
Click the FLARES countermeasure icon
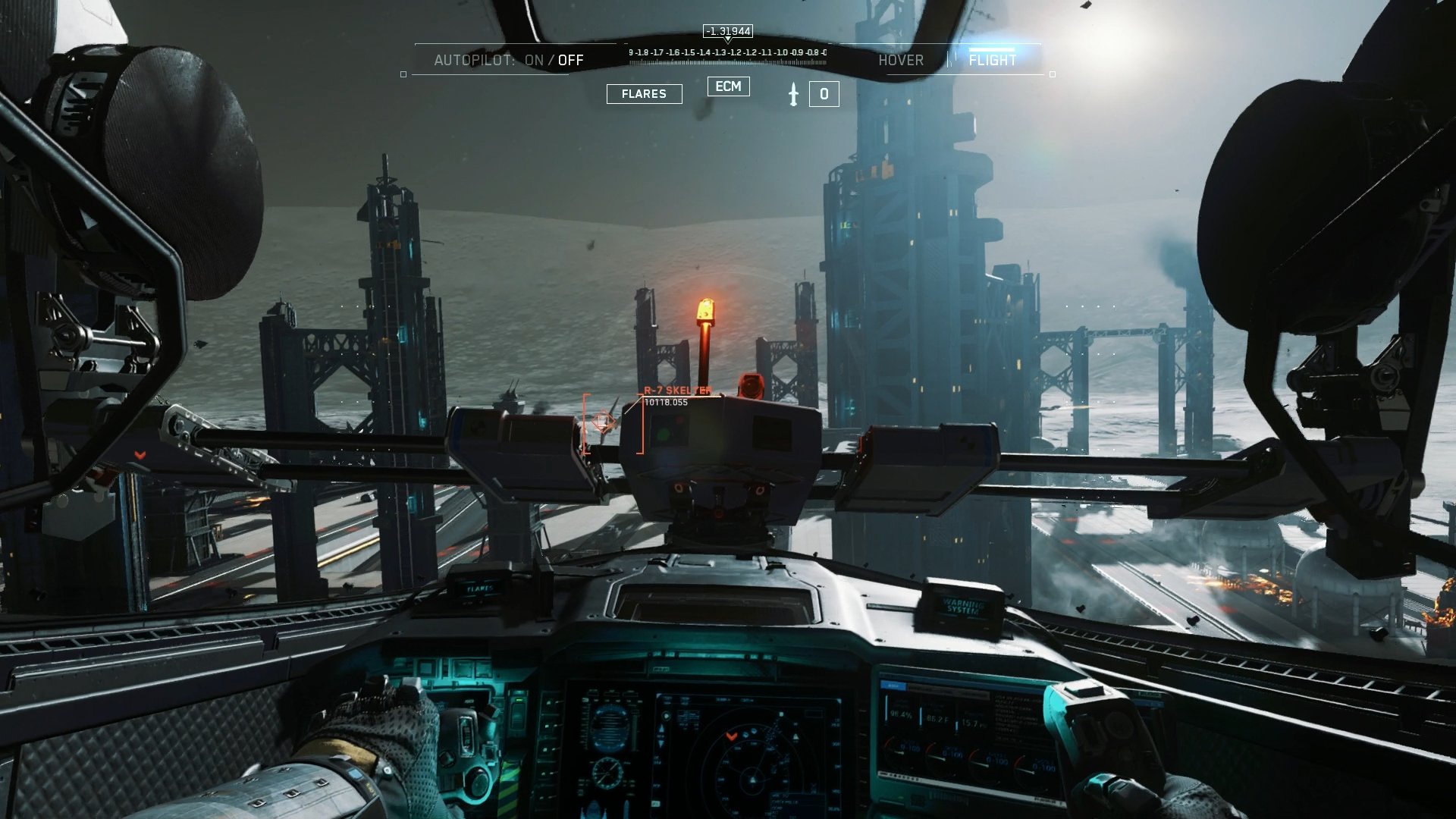643,93
